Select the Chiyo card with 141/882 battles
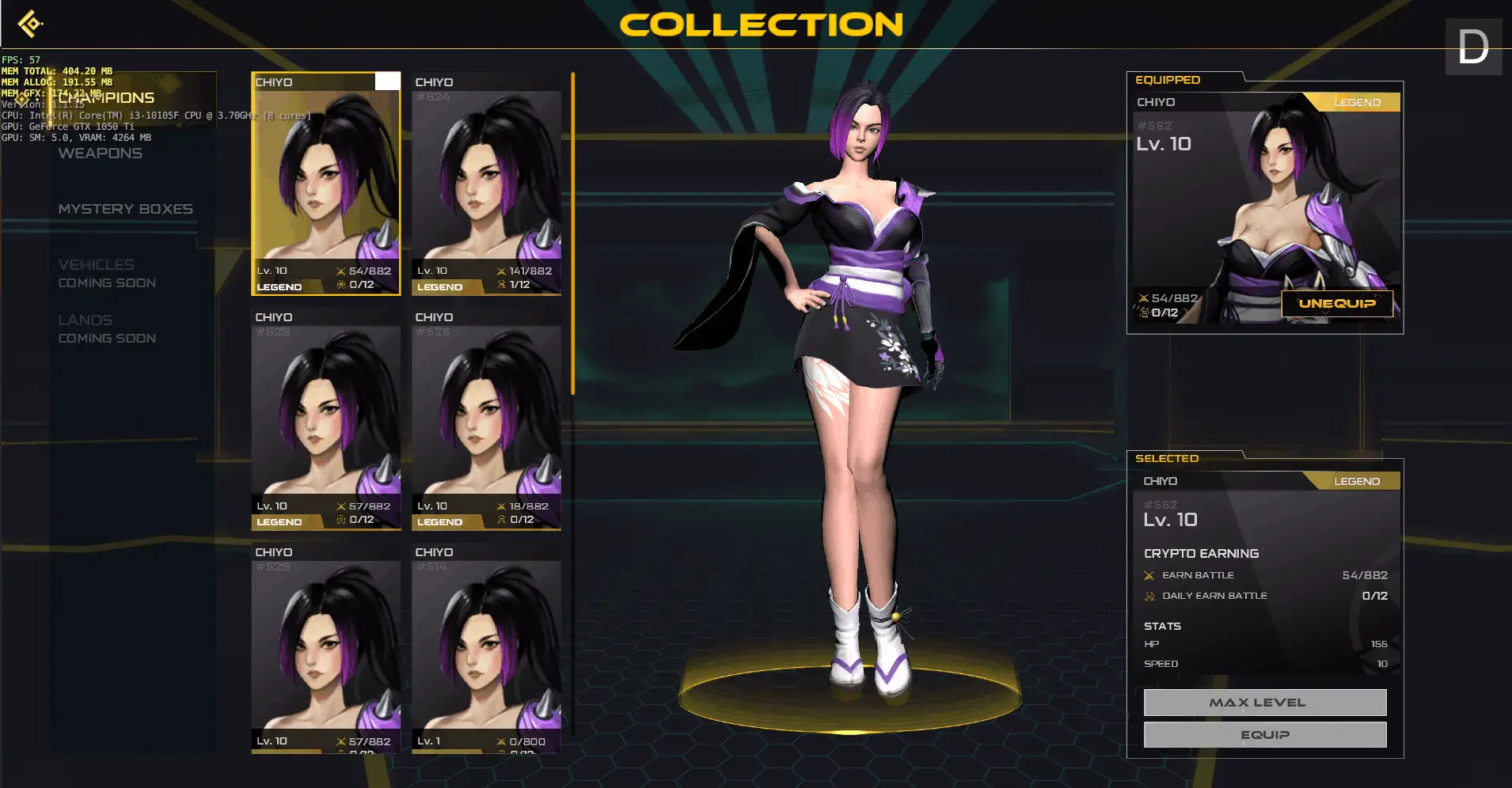 tap(486, 184)
